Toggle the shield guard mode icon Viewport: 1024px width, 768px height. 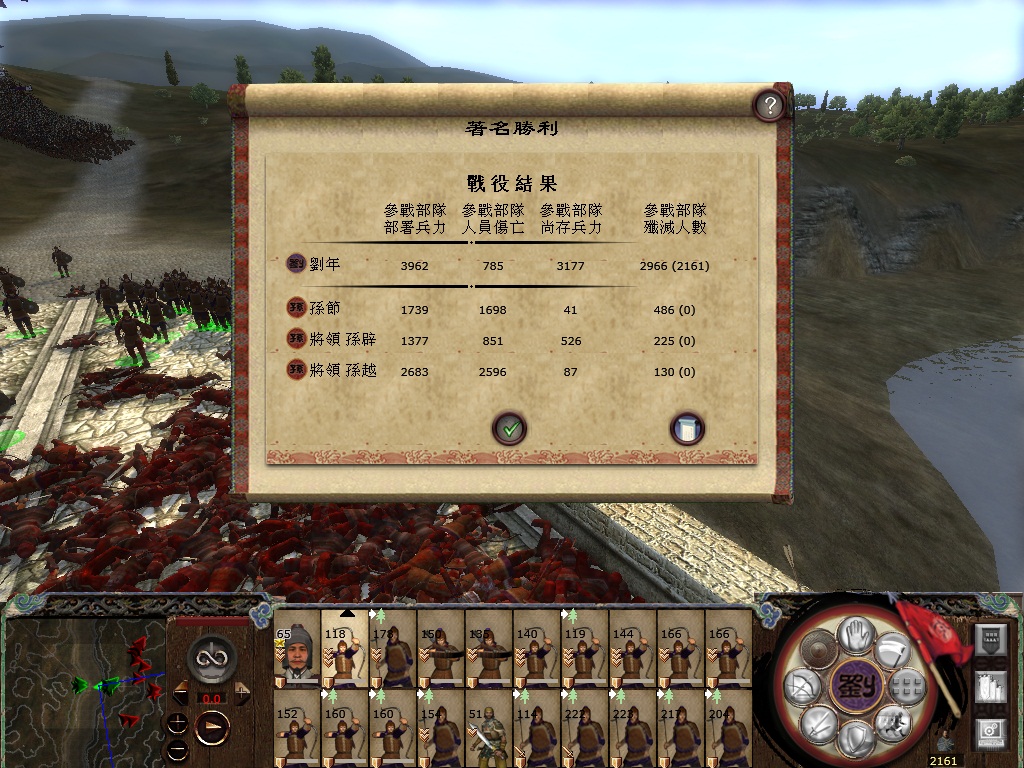(x=855, y=741)
